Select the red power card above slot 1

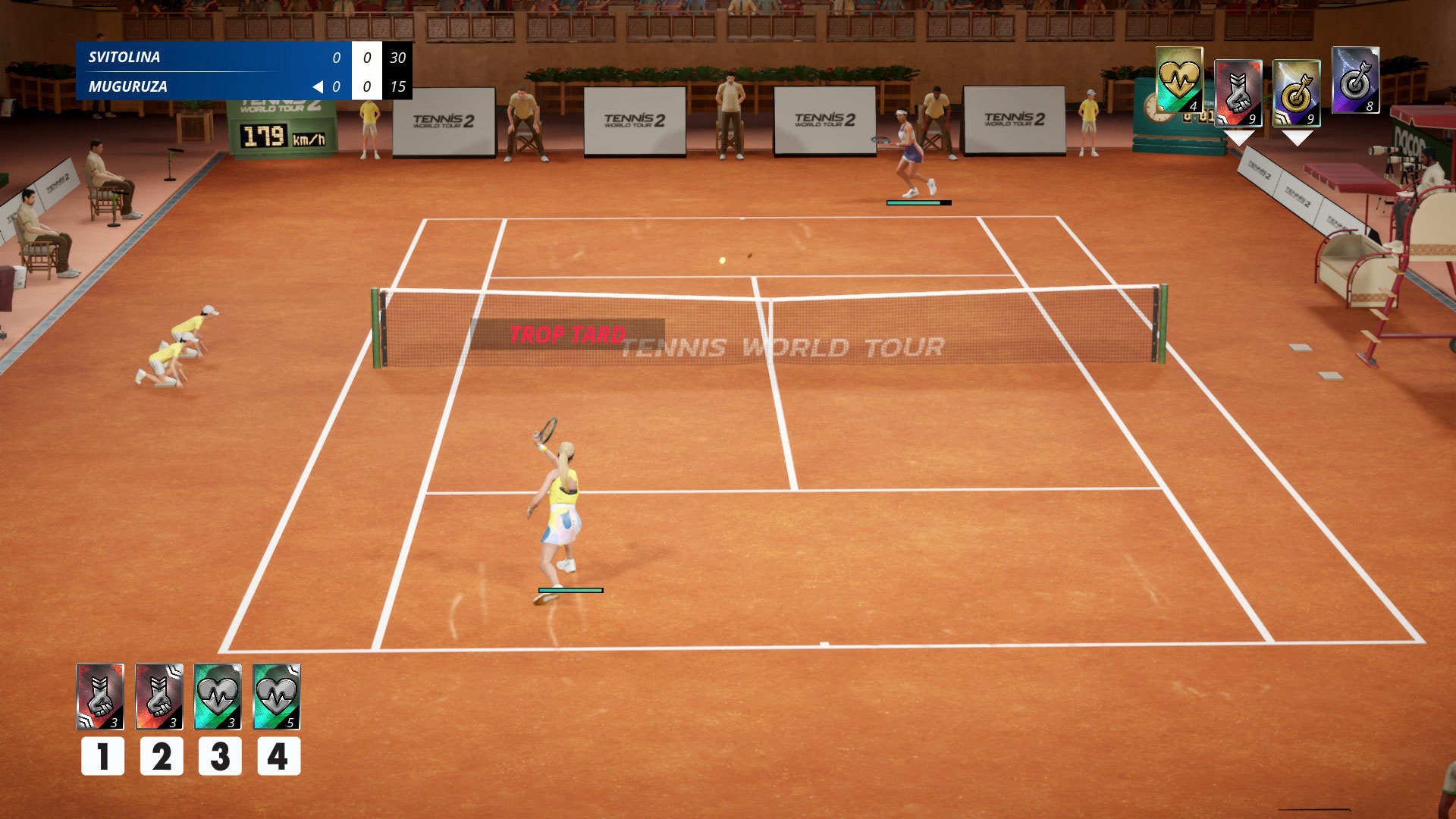(x=100, y=696)
